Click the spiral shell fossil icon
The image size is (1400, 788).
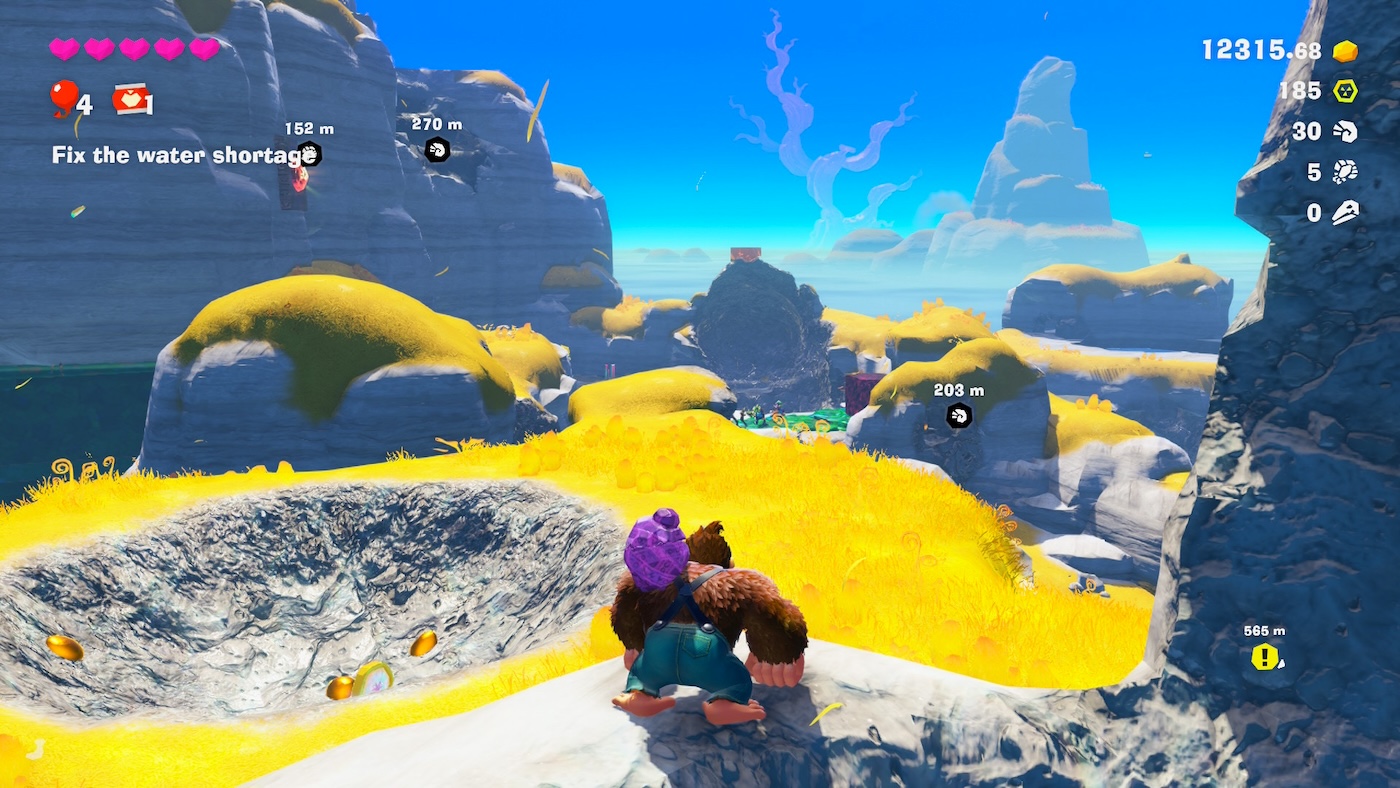pyautogui.click(x=1345, y=131)
